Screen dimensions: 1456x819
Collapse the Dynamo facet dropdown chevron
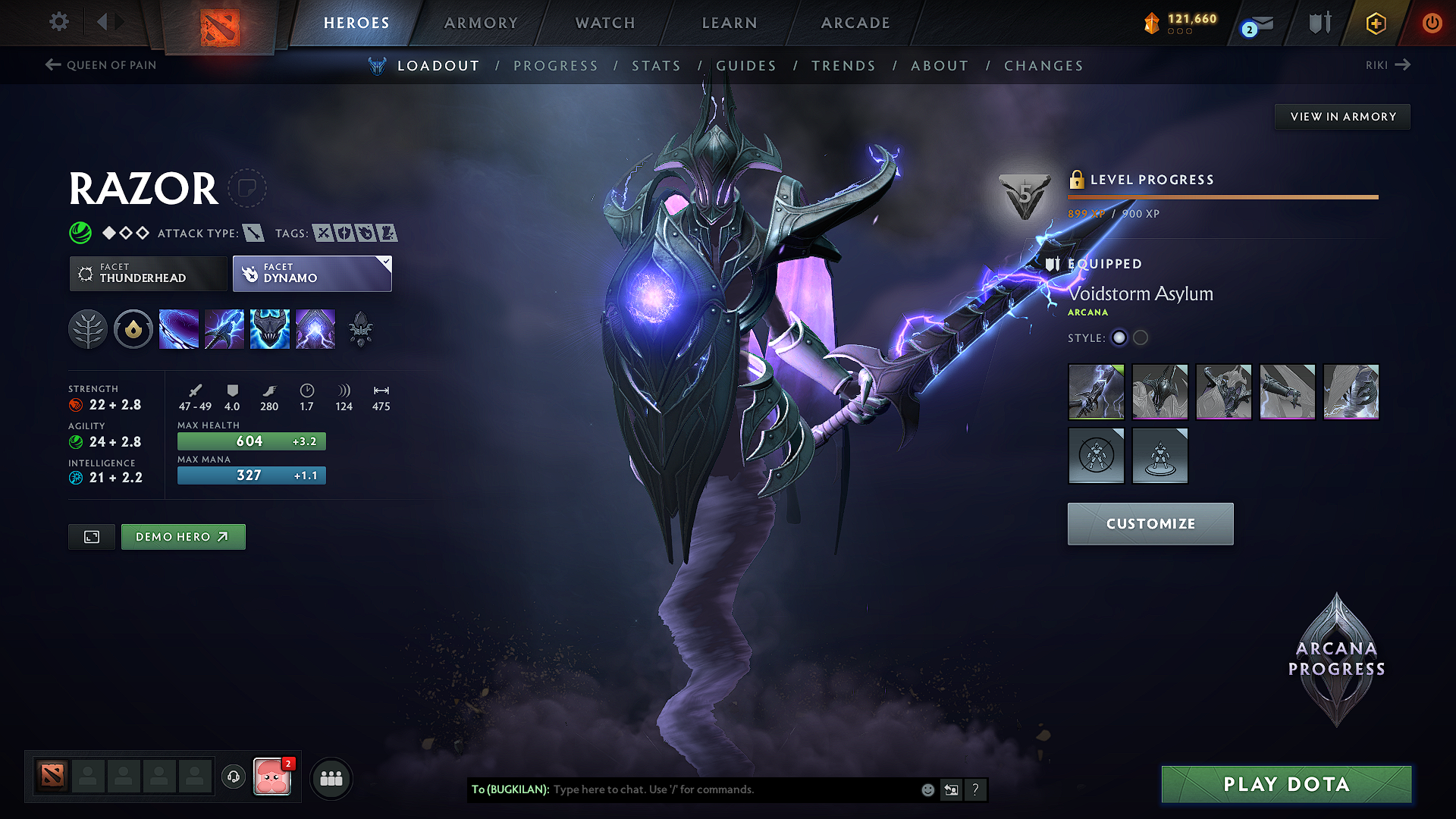tap(386, 261)
